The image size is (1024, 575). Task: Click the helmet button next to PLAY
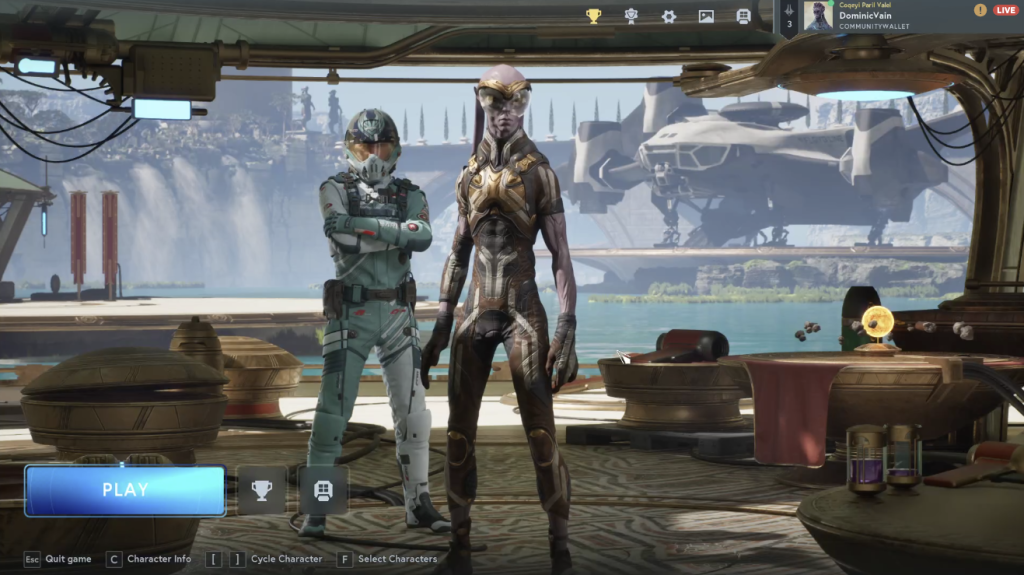pyautogui.click(x=323, y=490)
